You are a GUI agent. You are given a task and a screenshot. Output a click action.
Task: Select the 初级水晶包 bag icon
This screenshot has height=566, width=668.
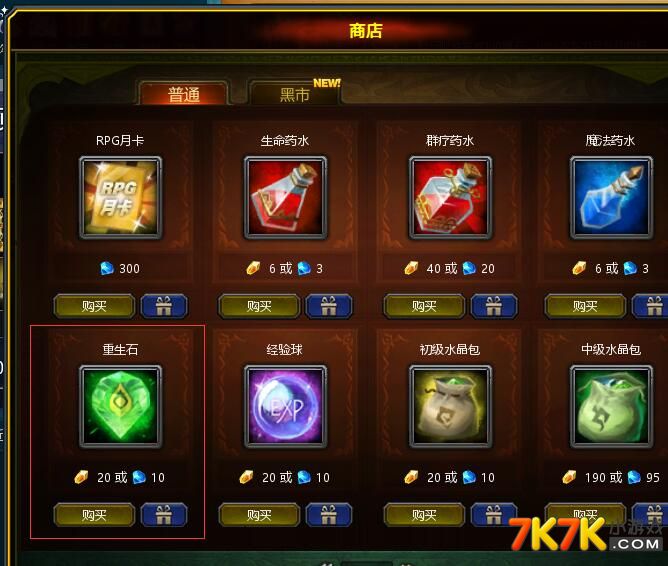[450, 405]
